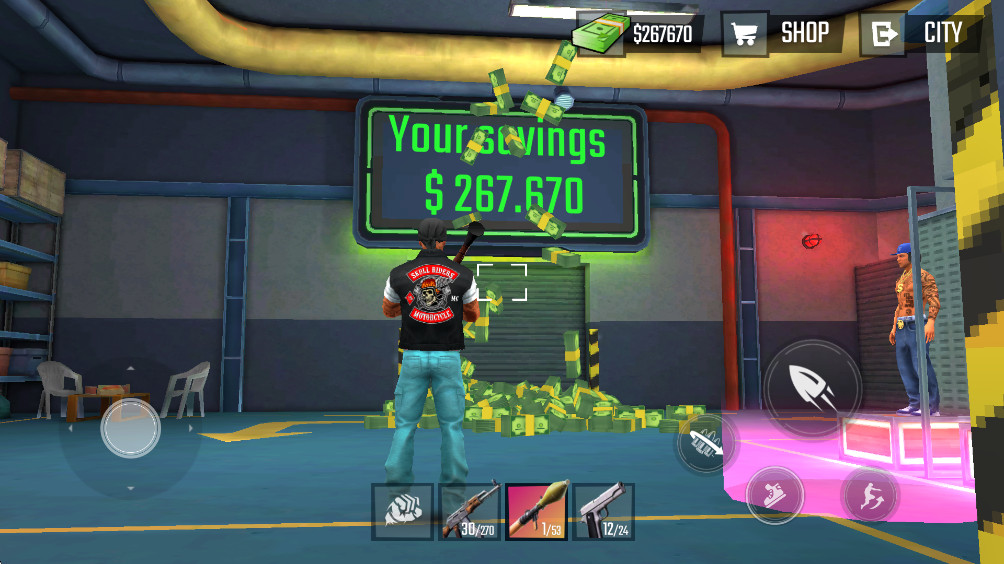The height and width of the screenshot is (564, 1004).
Task: Choose the RPG rocket launcher slot
Action: 536,511
